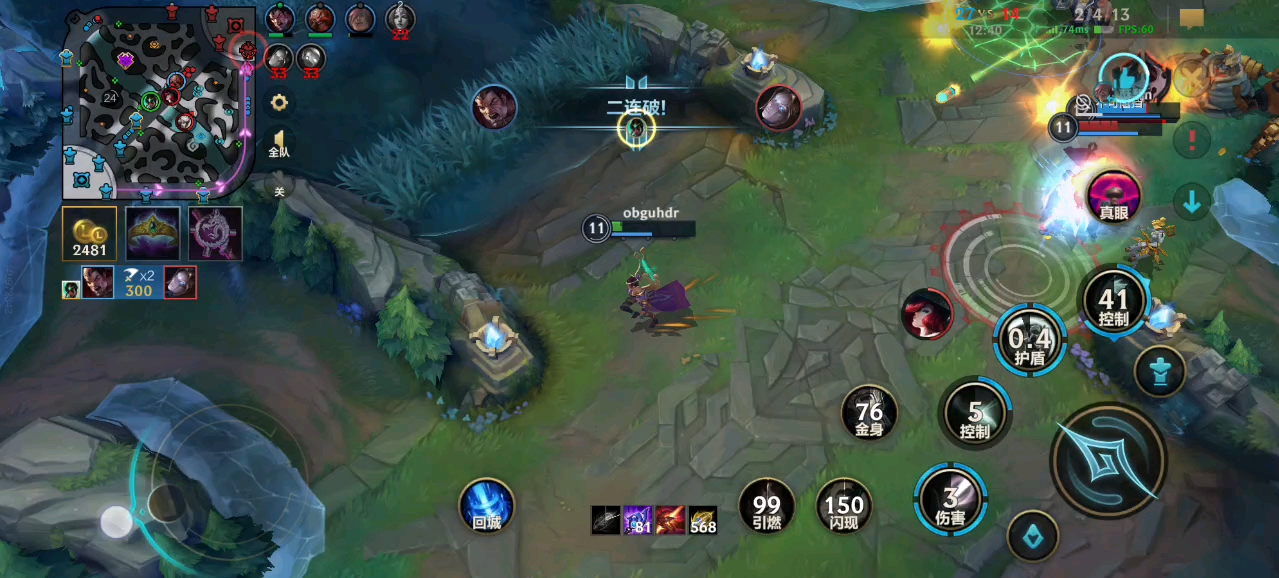The height and width of the screenshot is (578, 1279).
Task: Open the shop via the 2481 gold button
Action: coord(90,233)
